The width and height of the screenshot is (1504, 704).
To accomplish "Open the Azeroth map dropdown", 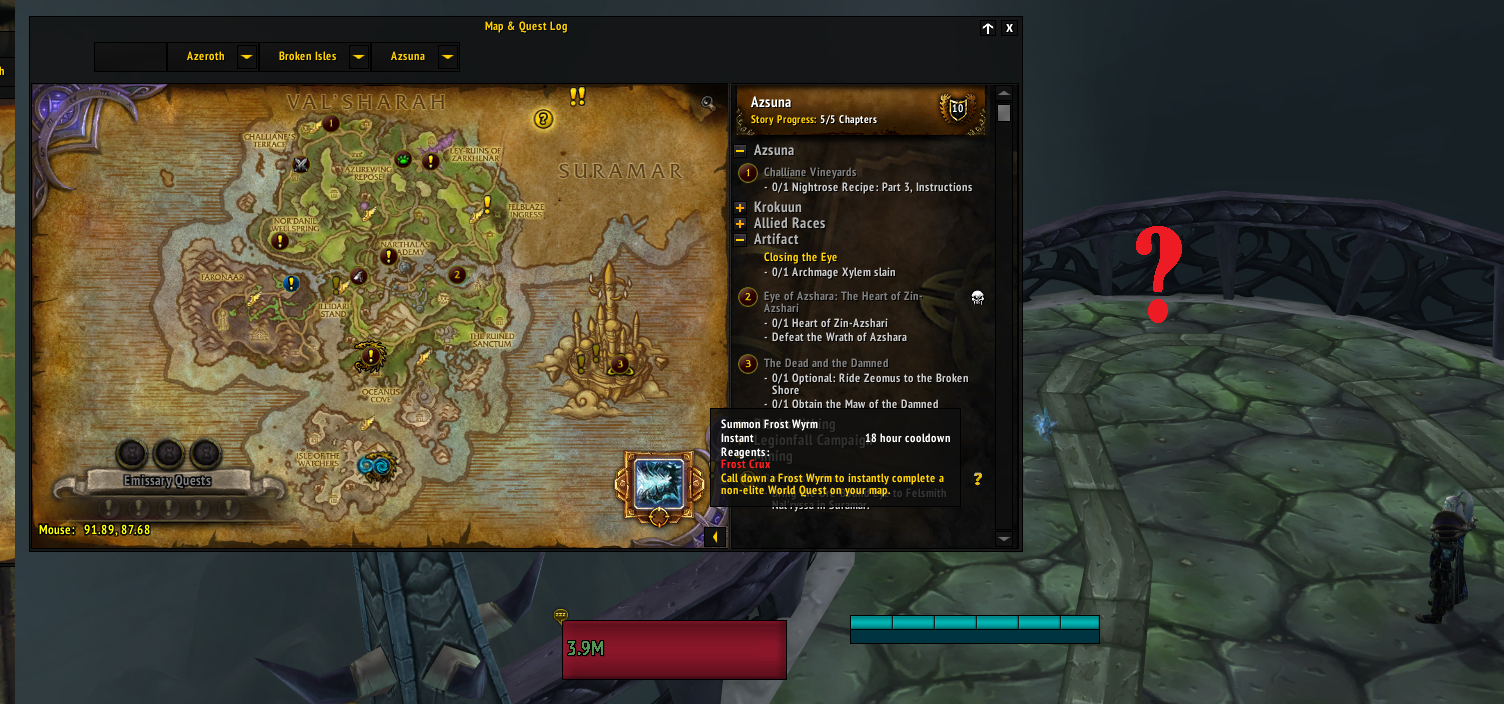I will tap(246, 57).
